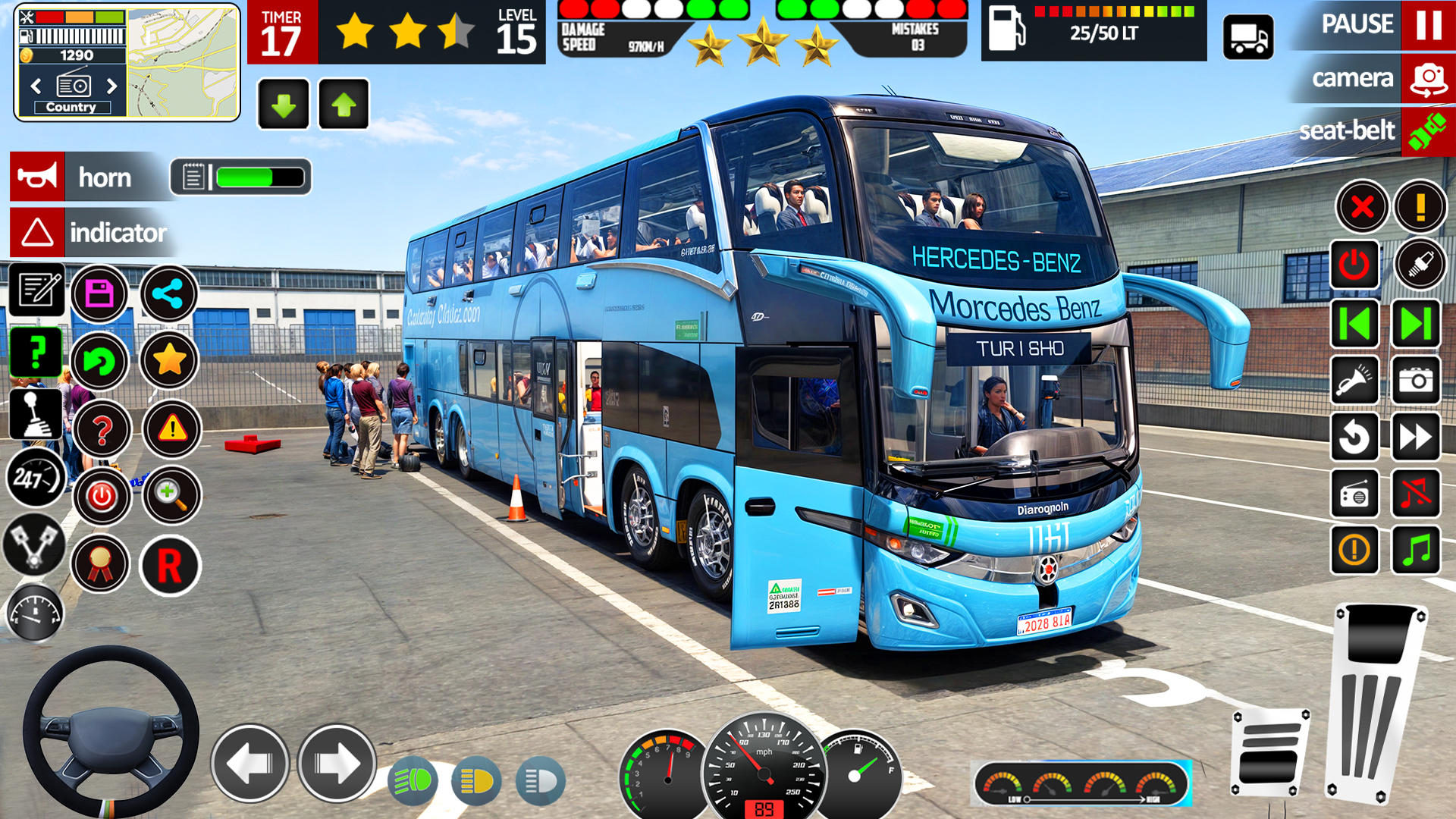The width and height of the screenshot is (1456, 819).
Task: Click the green down arrow button
Action: click(284, 105)
